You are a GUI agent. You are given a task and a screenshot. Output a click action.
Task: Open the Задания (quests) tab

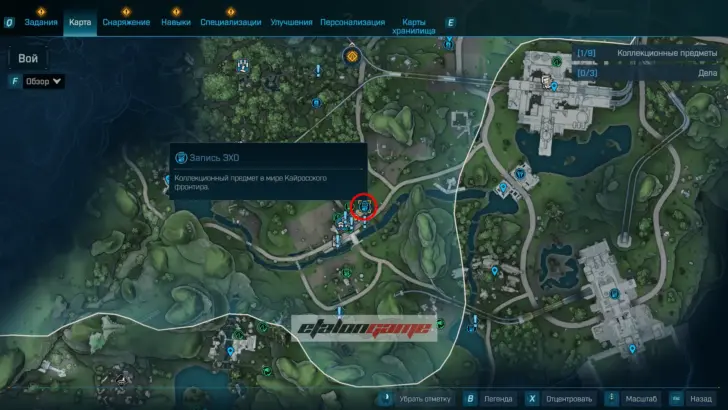[41, 22]
